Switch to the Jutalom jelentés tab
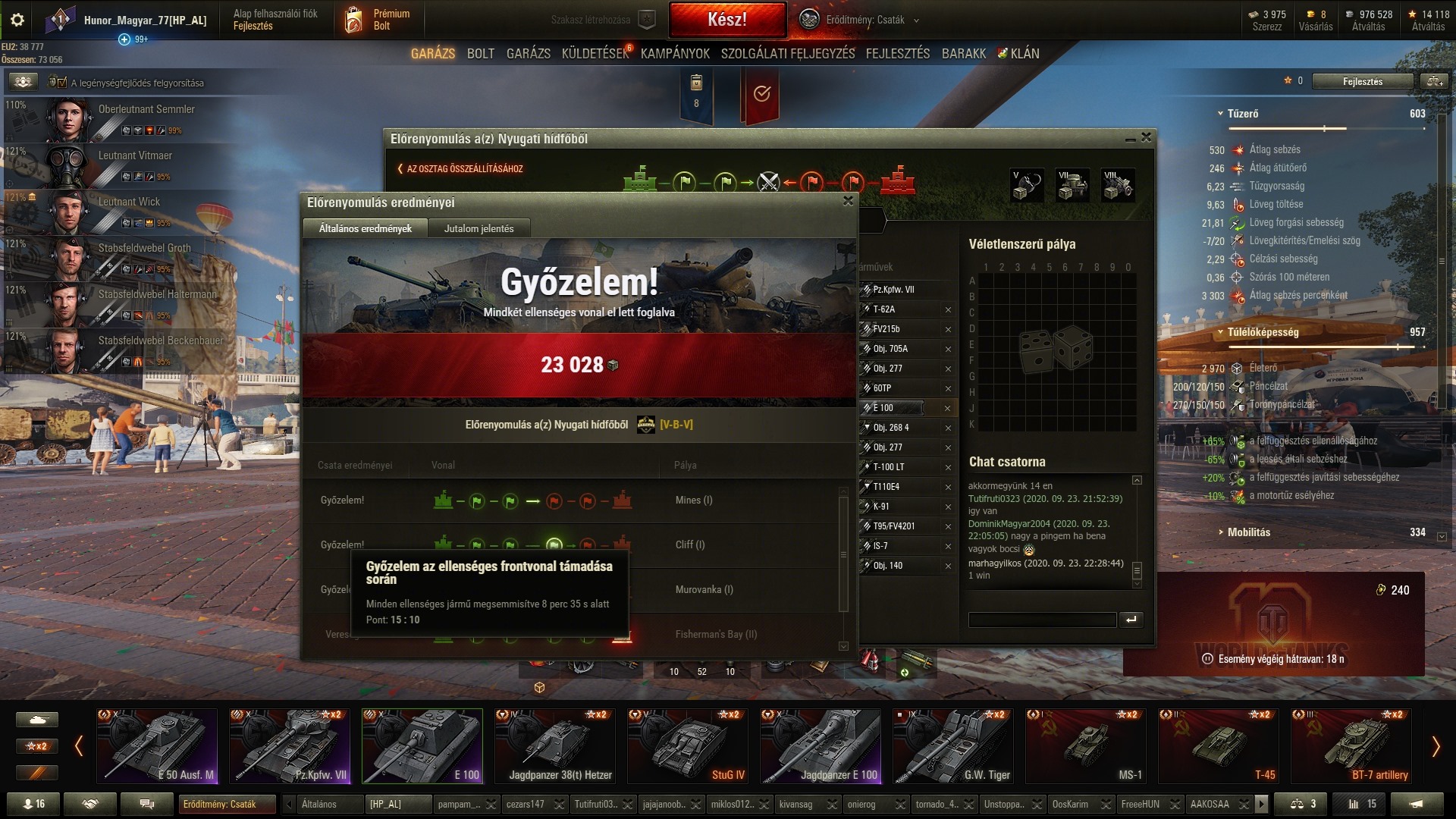Screen dimensions: 1456x819 coord(479,228)
